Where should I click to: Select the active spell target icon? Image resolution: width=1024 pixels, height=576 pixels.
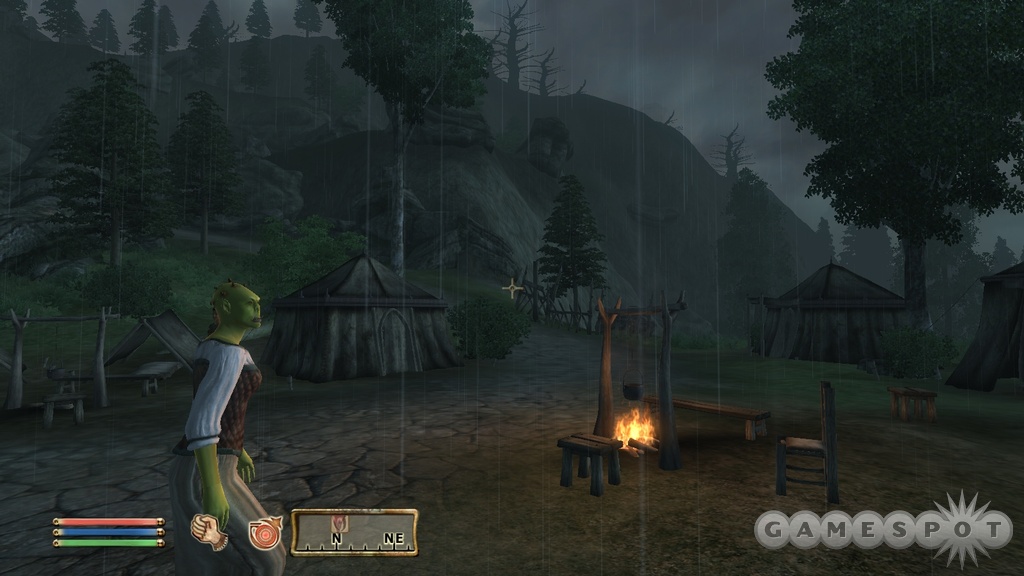pos(266,531)
